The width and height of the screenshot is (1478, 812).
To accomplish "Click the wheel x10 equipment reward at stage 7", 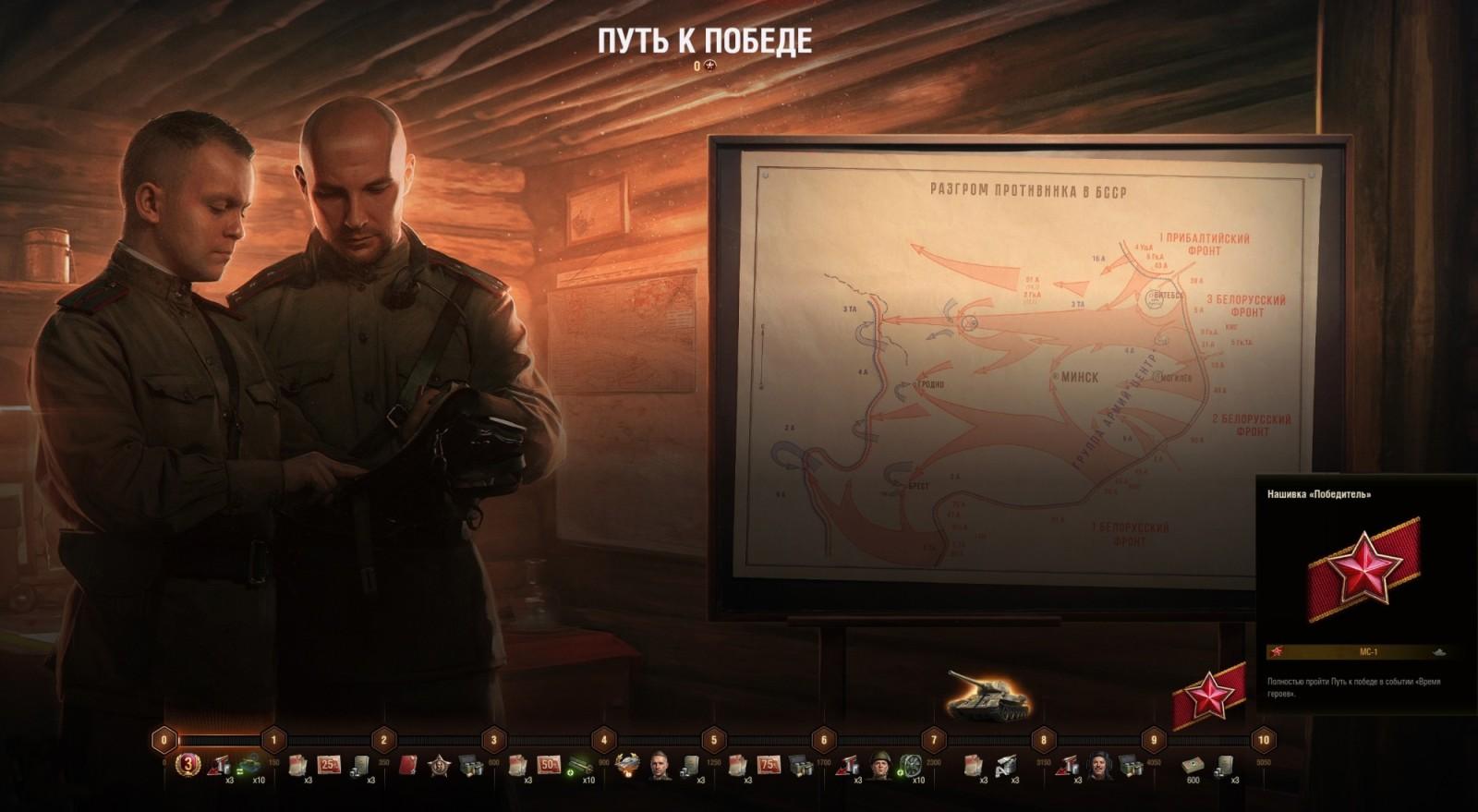I will tap(912, 765).
